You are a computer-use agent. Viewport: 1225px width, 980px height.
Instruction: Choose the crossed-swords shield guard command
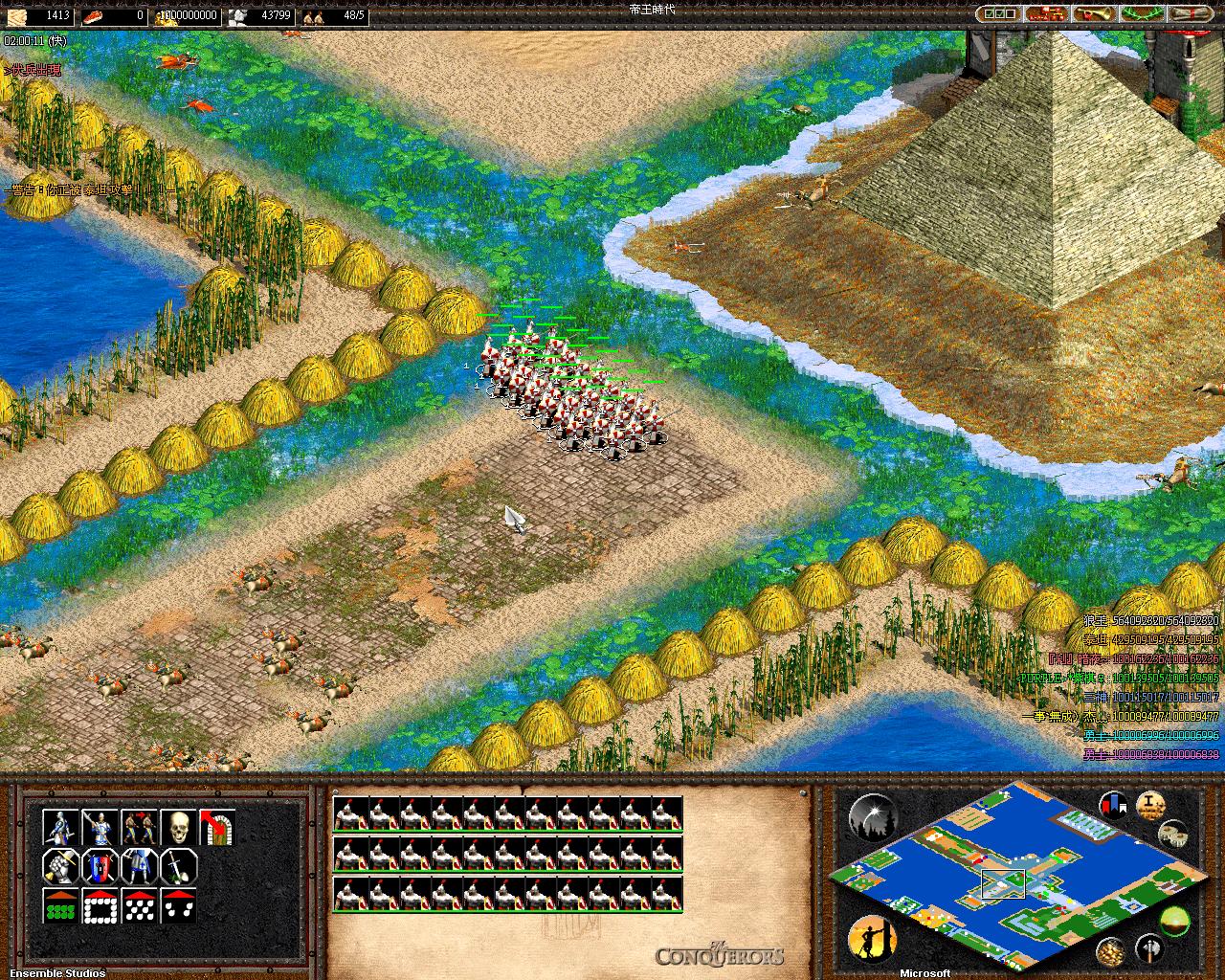[100, 866]
